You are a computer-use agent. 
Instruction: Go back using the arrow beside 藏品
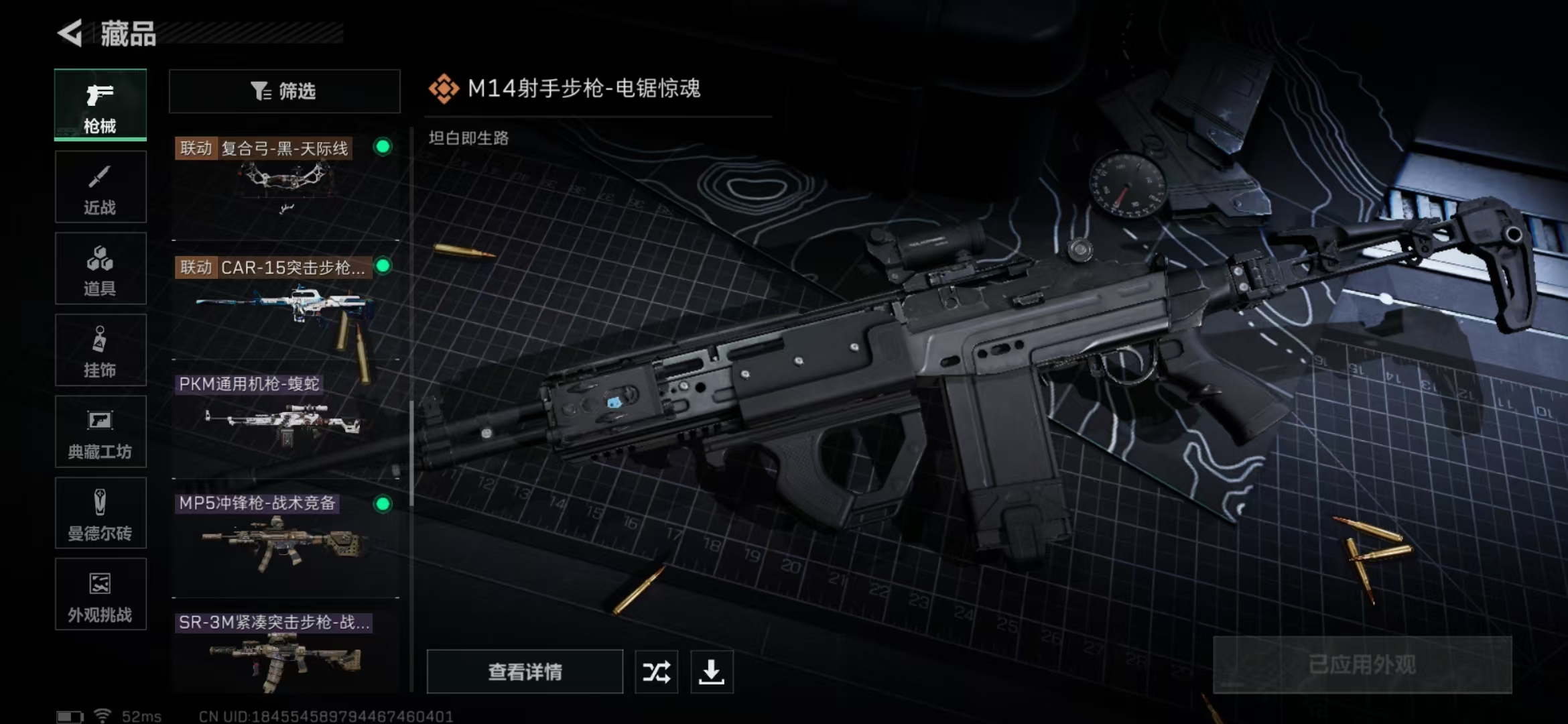pyautogui.click(x=70, y=33)
